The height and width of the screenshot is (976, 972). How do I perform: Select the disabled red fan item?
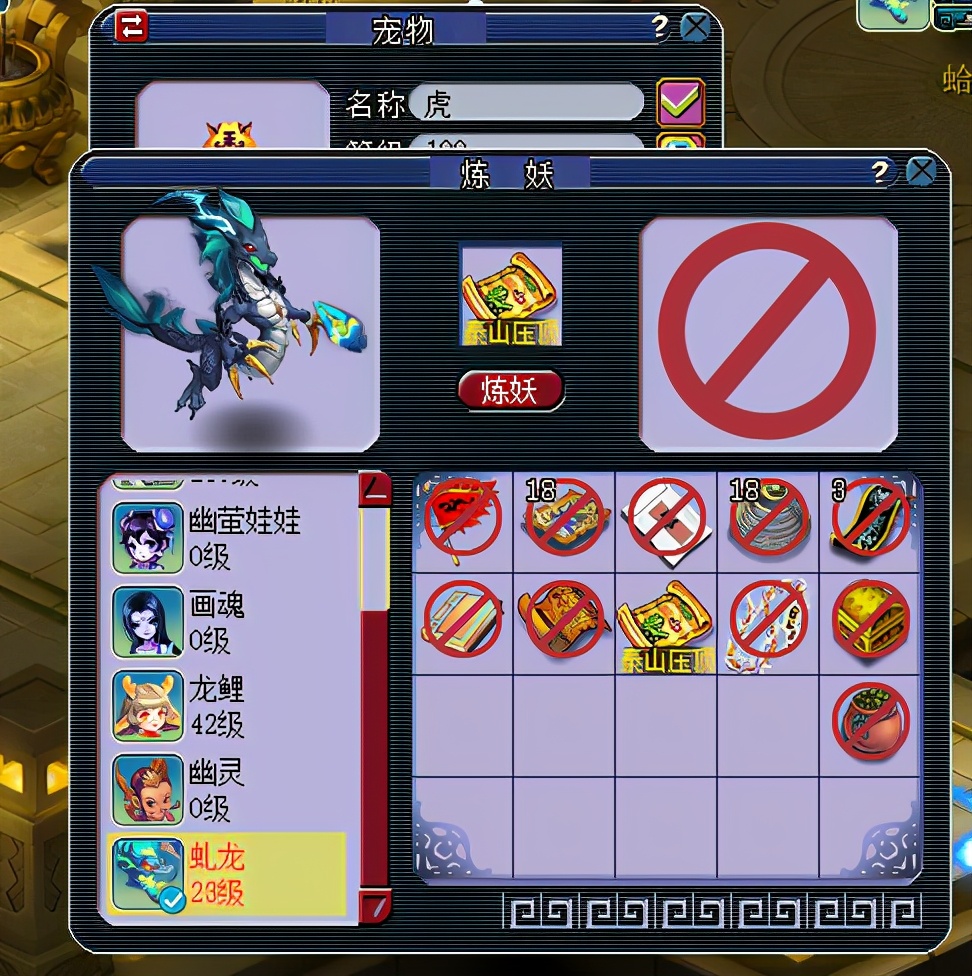click(463, 521)
